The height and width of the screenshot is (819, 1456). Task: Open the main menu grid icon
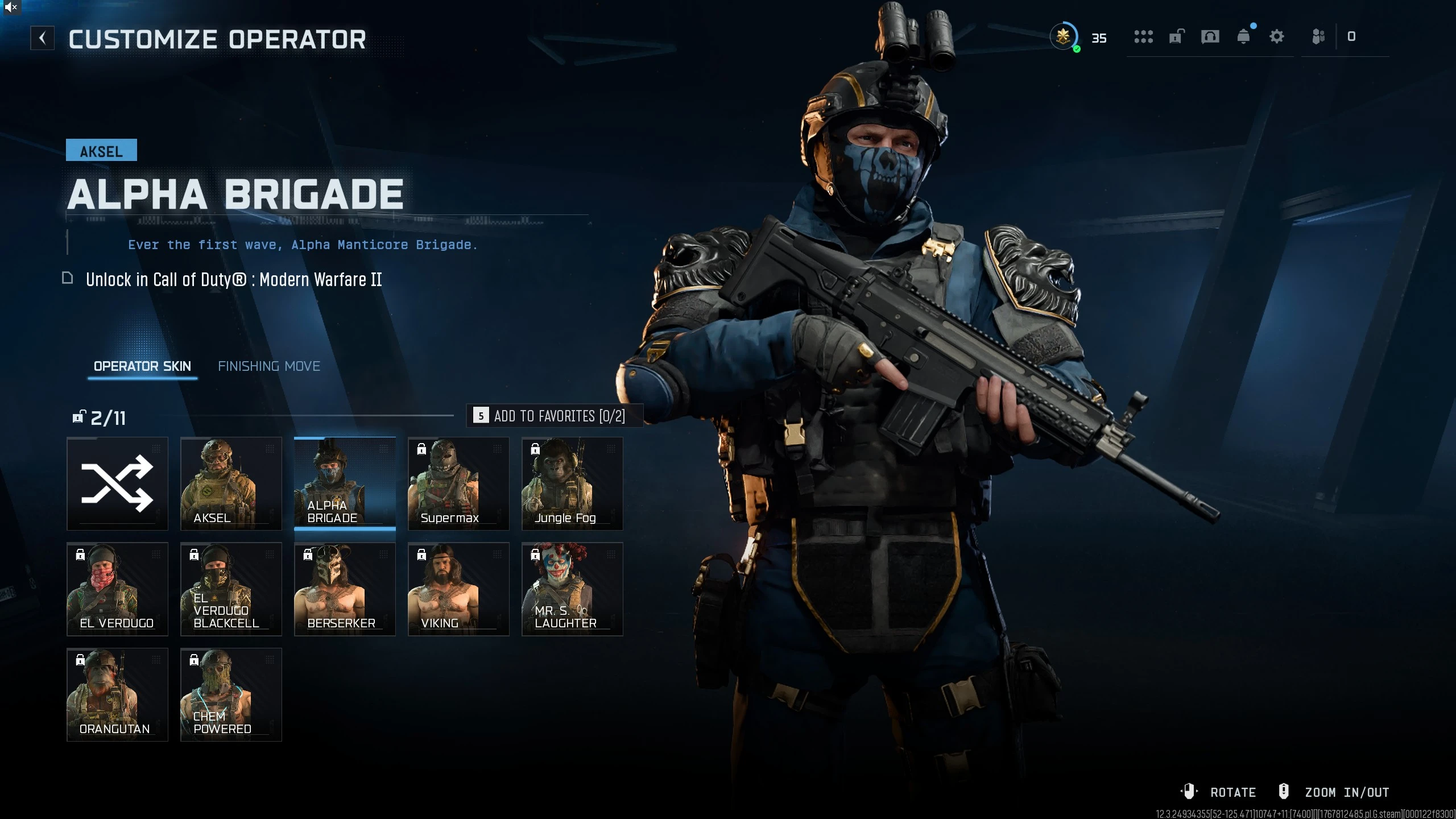(1144, 36)
